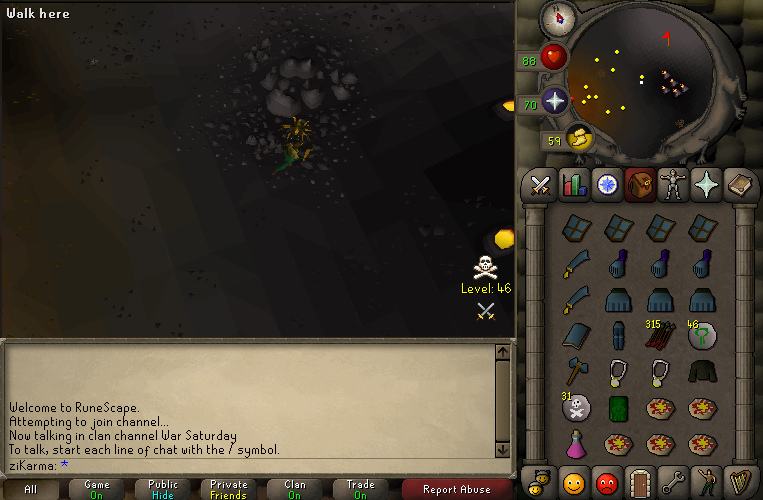The height and width of the screenshot is (500, 763).
Task: Show the Worn Equipment tab
Action: click(x=673, y=185)
